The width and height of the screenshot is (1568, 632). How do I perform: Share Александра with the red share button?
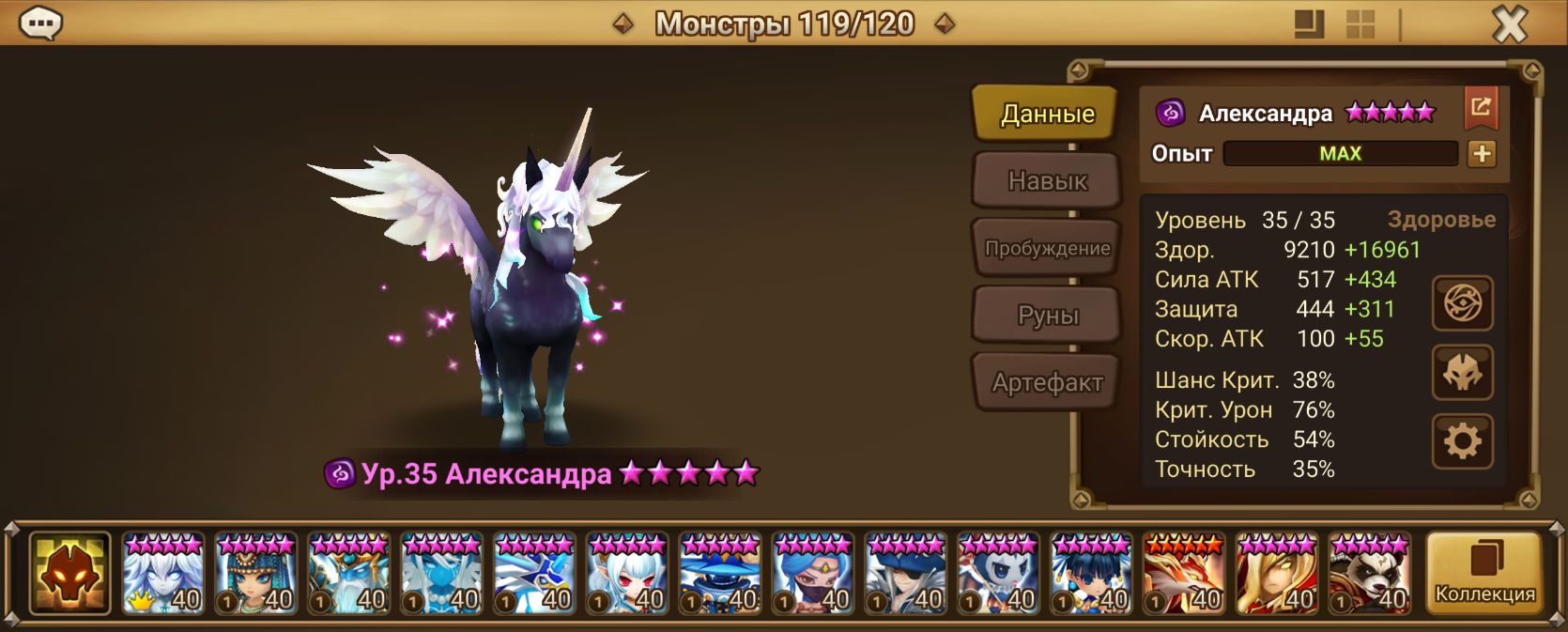1481,108
